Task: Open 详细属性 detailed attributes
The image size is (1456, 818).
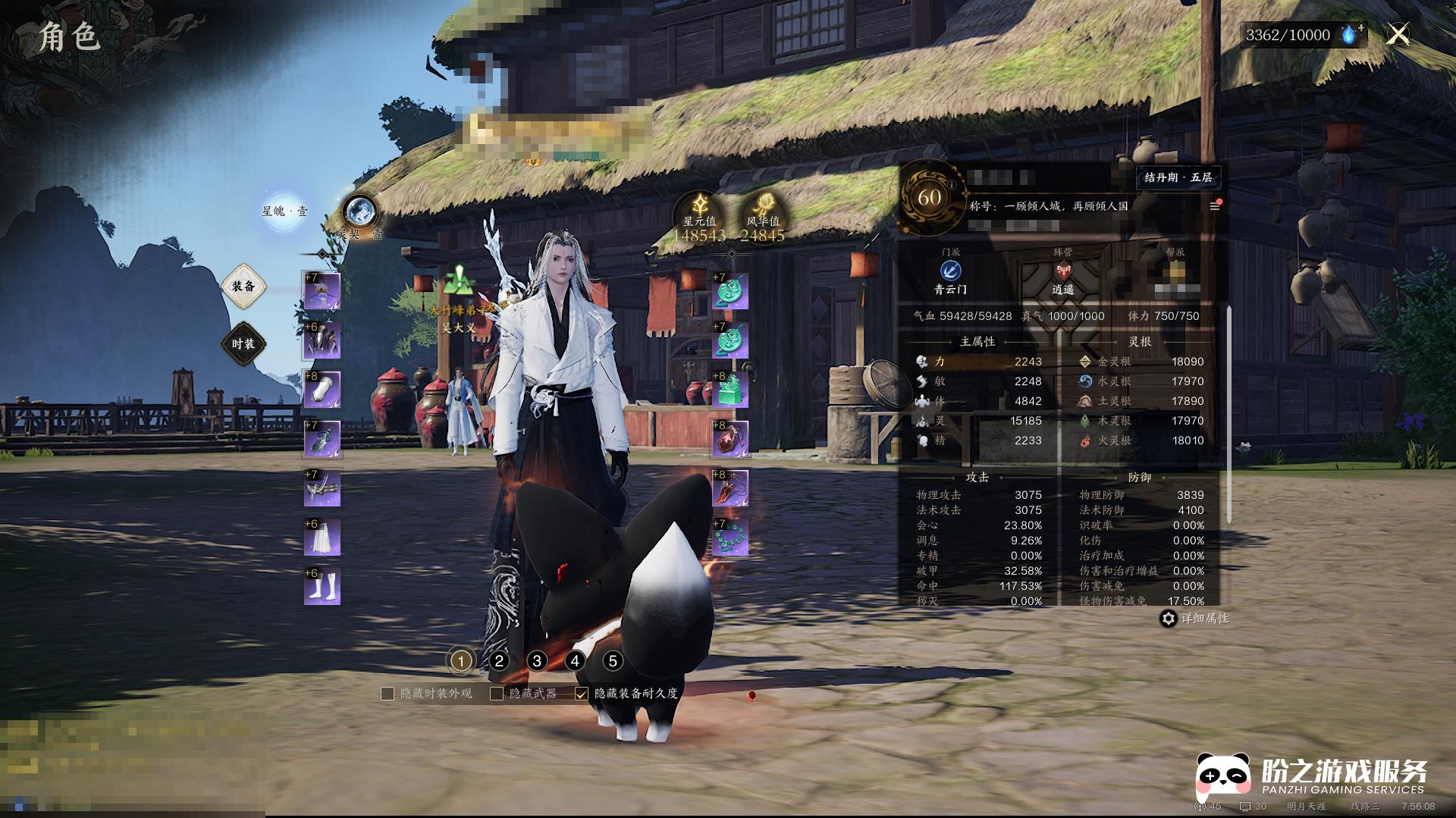Action: coord(1196,619)
